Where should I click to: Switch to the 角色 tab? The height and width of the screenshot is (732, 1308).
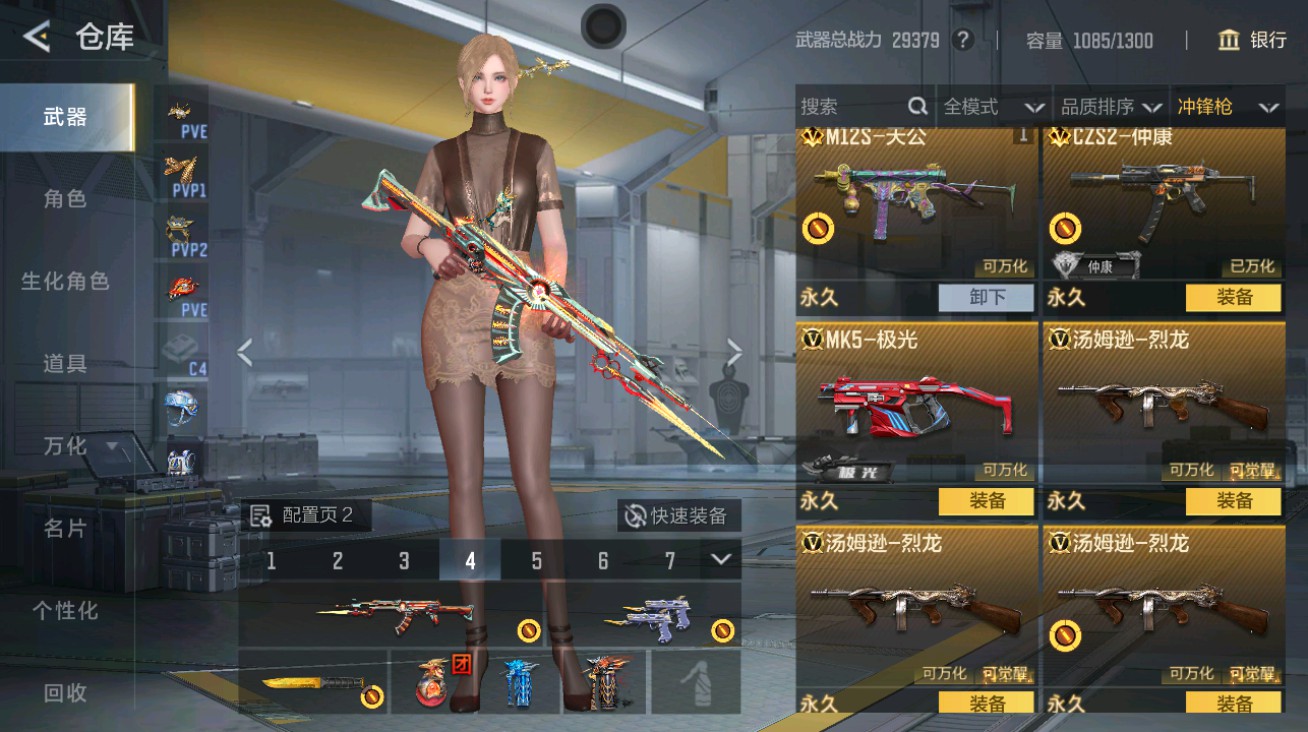(65, 198)
